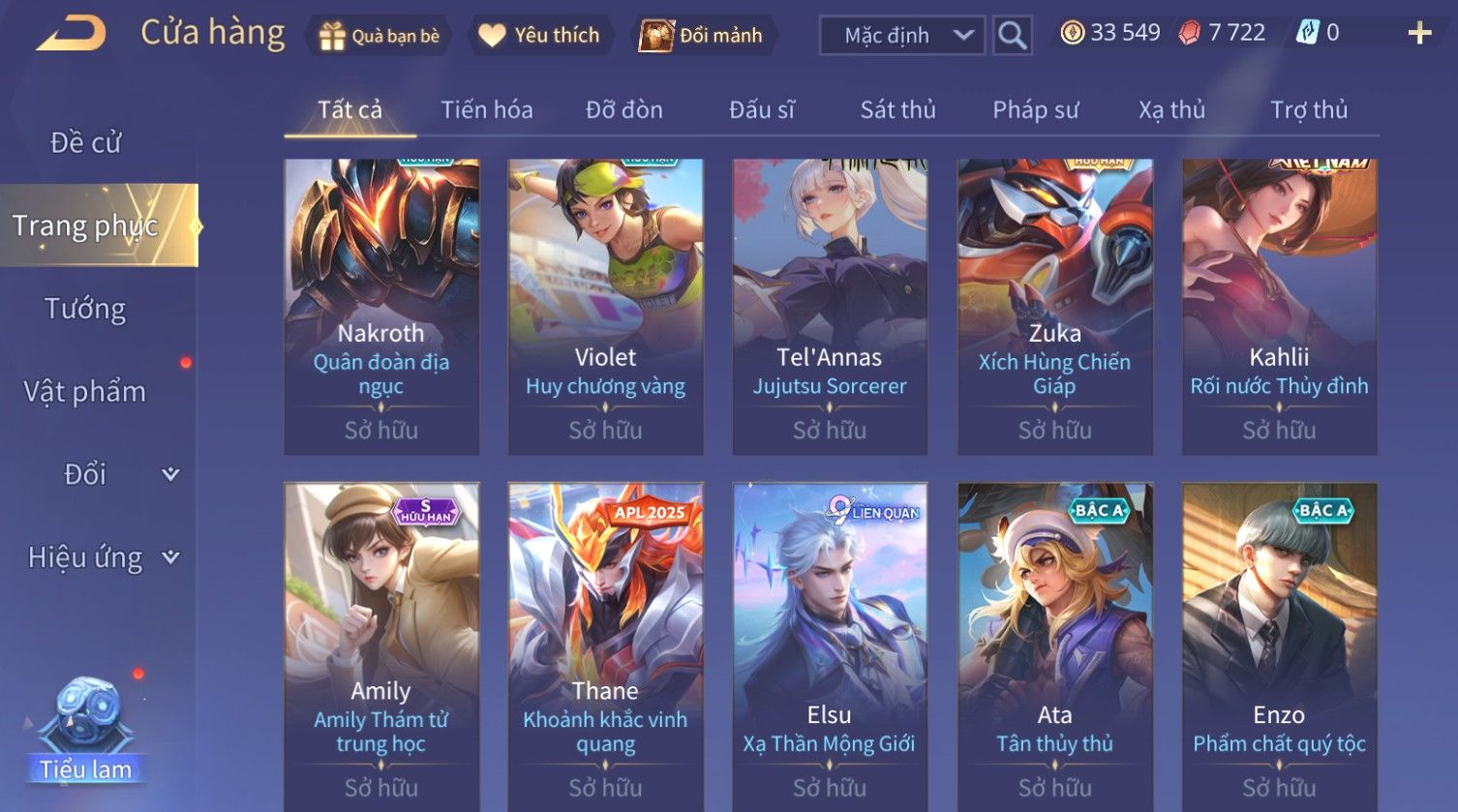The height and width of the screenshot is (812, 1458).
Task: Open the Đề cử sidebar section
Action: (x=85, y=142)
